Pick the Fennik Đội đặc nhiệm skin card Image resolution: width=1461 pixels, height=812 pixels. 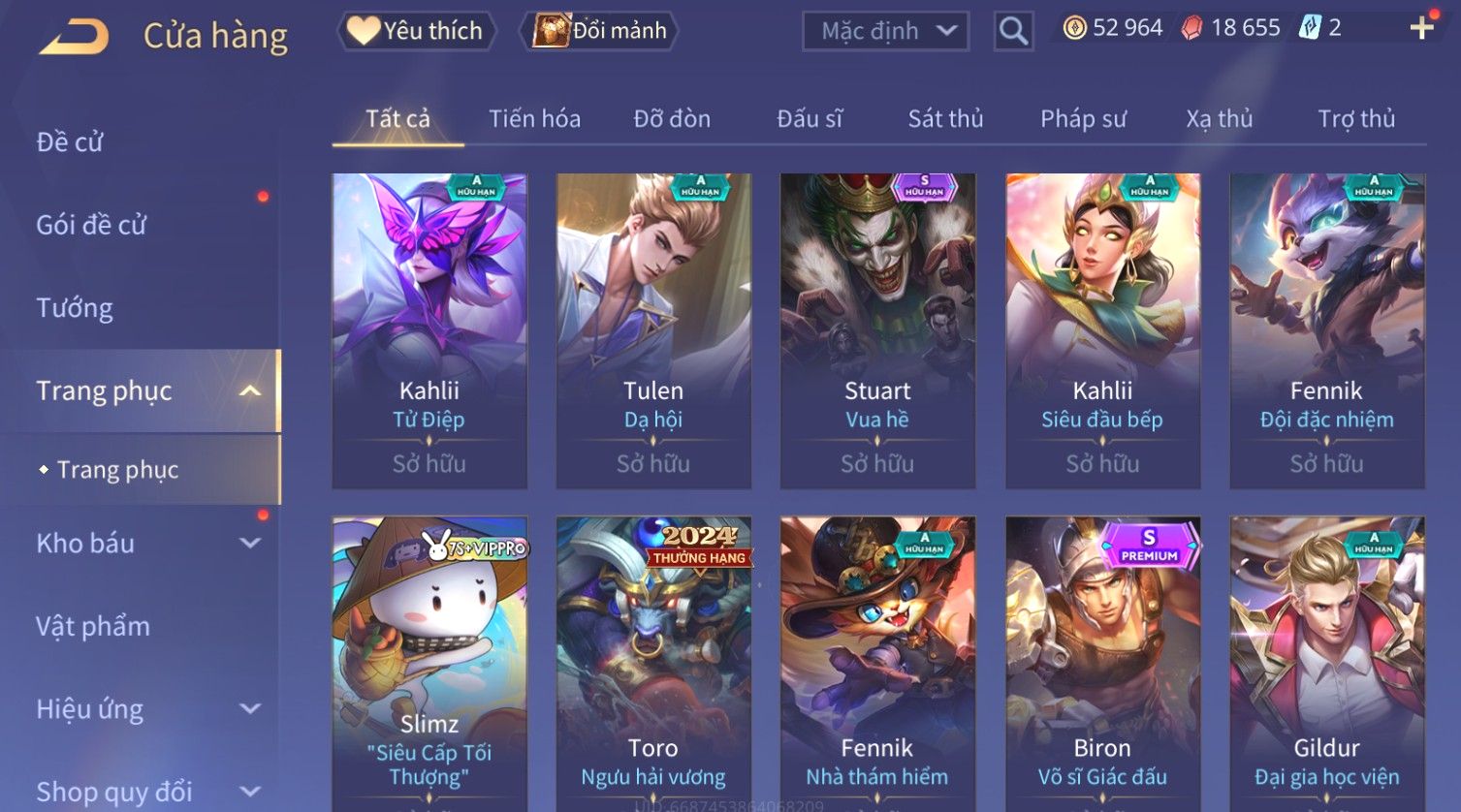click(1326, 329)
